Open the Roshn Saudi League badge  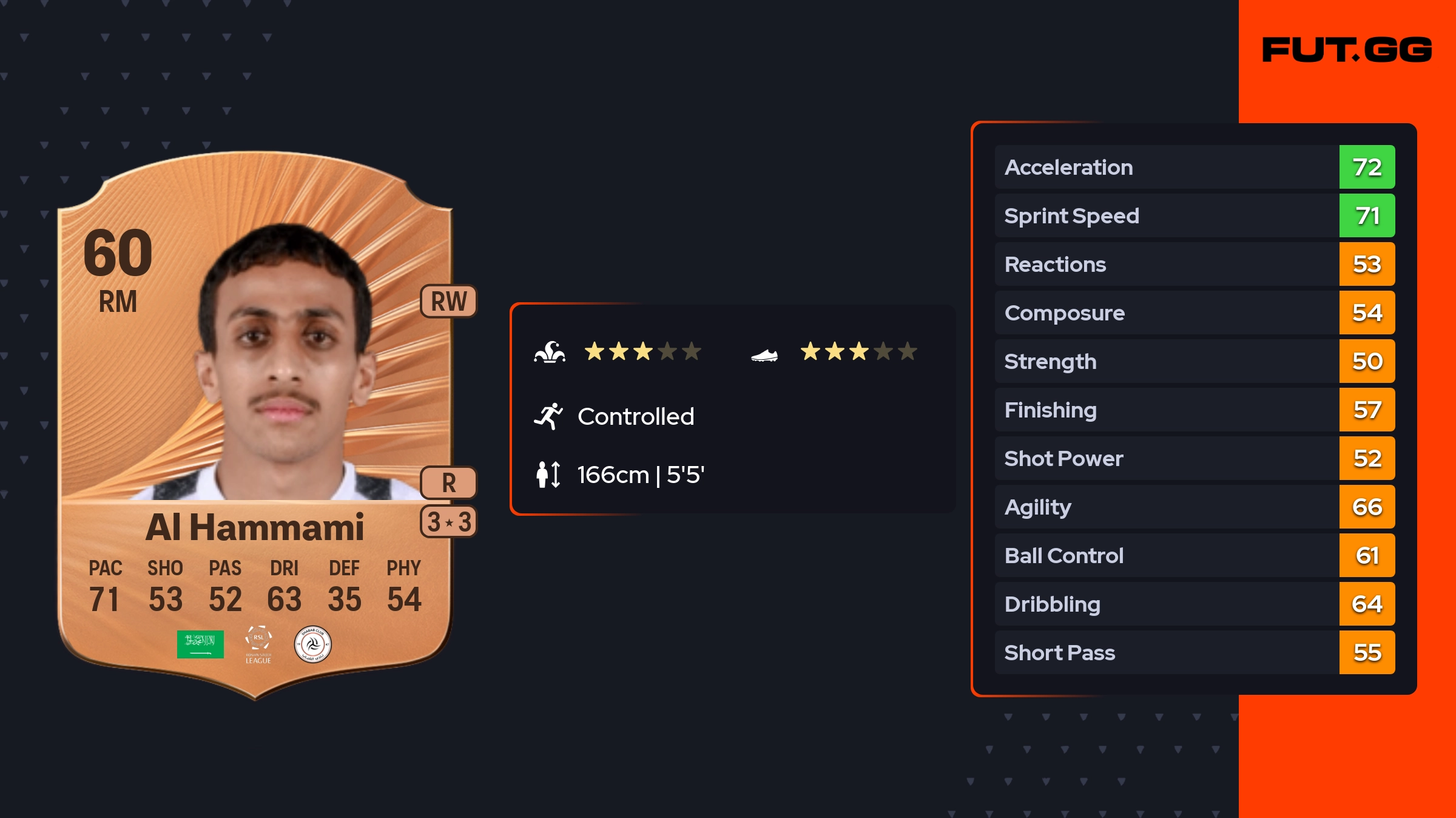point(258,644)
